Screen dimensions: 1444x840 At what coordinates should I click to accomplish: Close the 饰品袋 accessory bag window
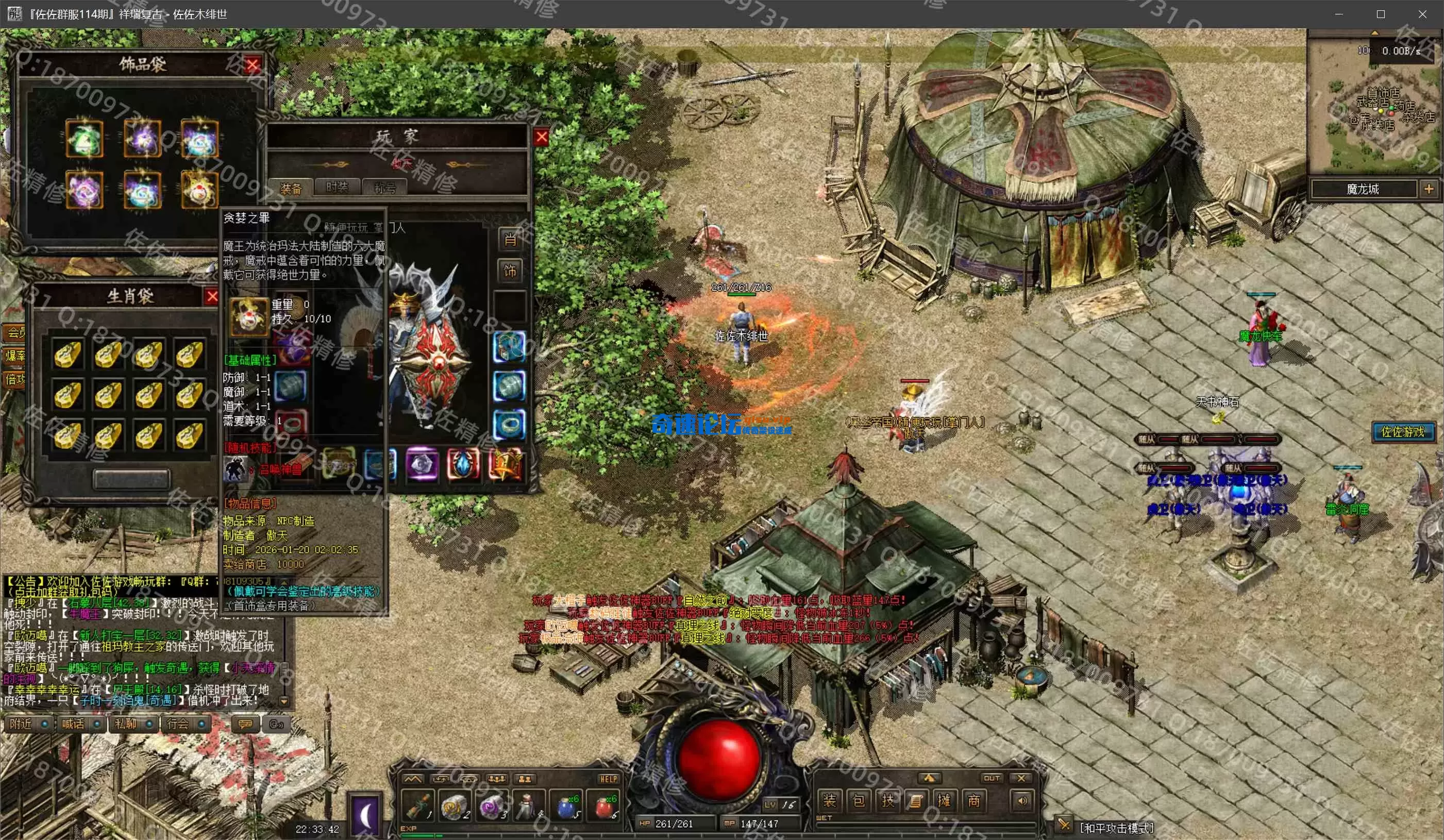(x=252, y=65)
